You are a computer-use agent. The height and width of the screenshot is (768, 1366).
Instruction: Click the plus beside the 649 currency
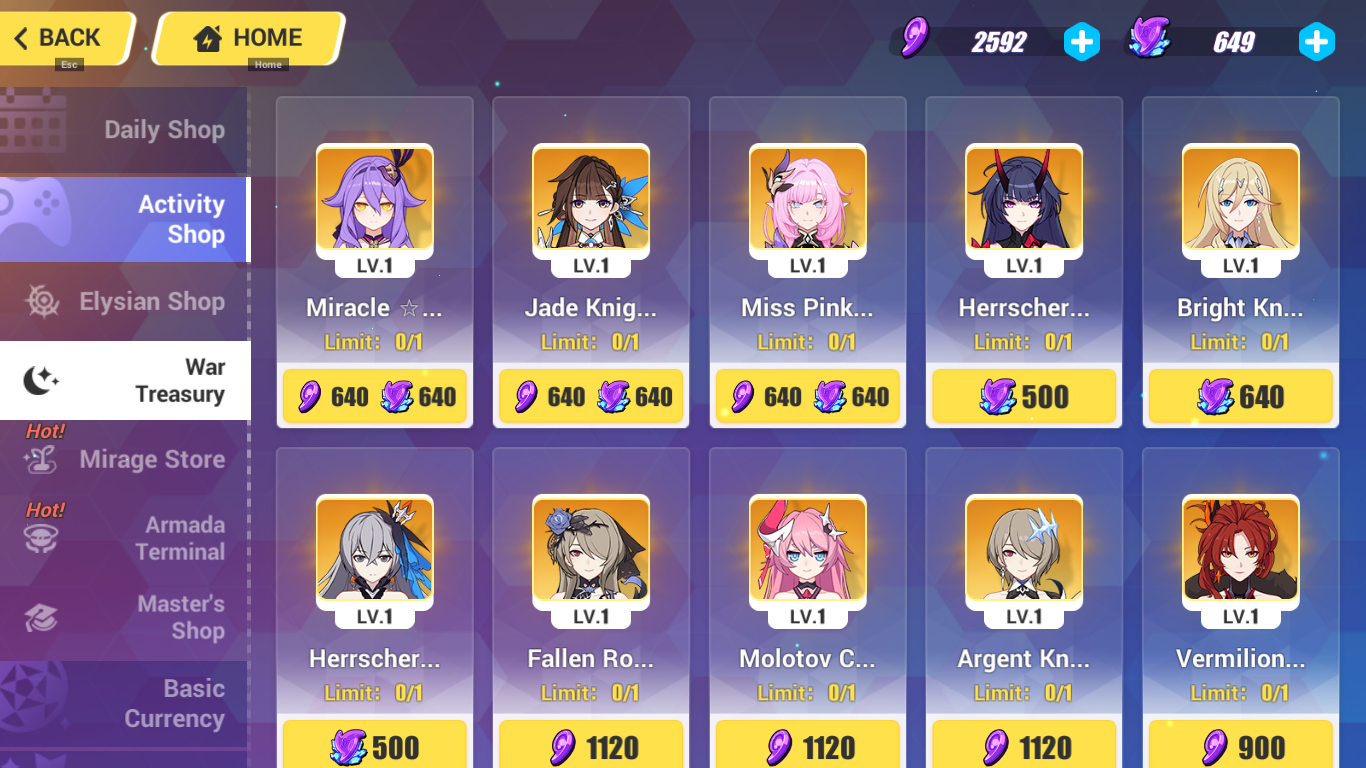pyautogui.click(x=1316, y=41)
